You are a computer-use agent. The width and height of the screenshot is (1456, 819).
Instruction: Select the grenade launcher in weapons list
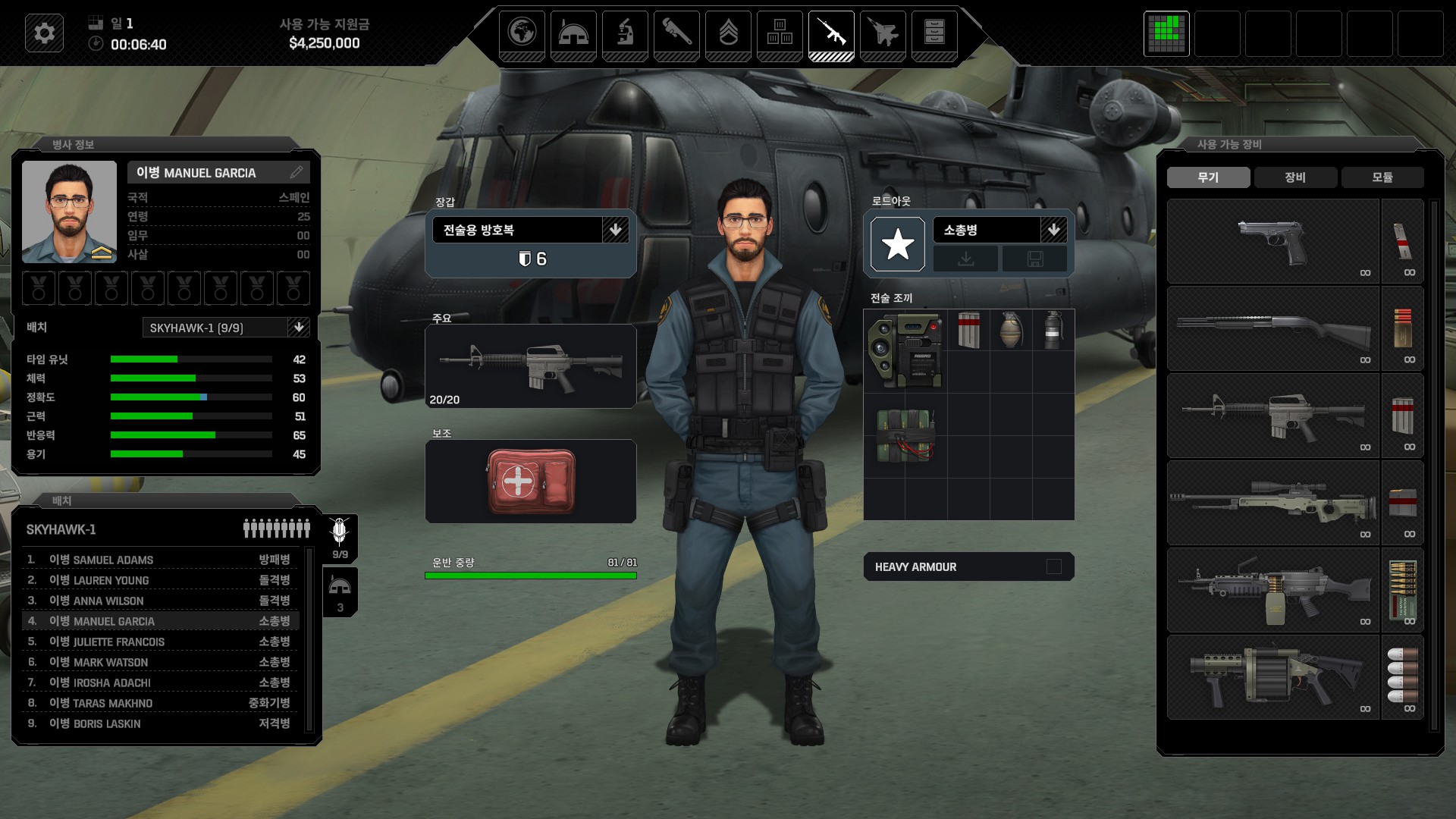[x=1272, y=677]
